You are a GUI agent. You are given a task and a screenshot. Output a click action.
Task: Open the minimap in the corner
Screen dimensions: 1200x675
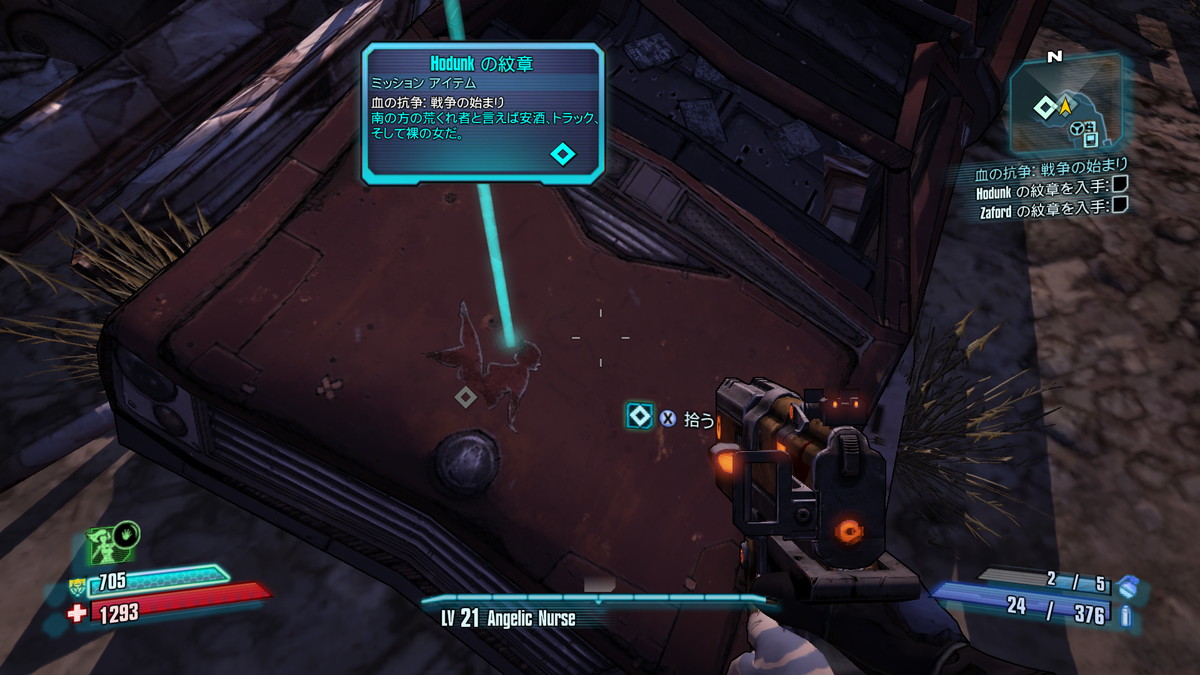[x=1064, y=103]
